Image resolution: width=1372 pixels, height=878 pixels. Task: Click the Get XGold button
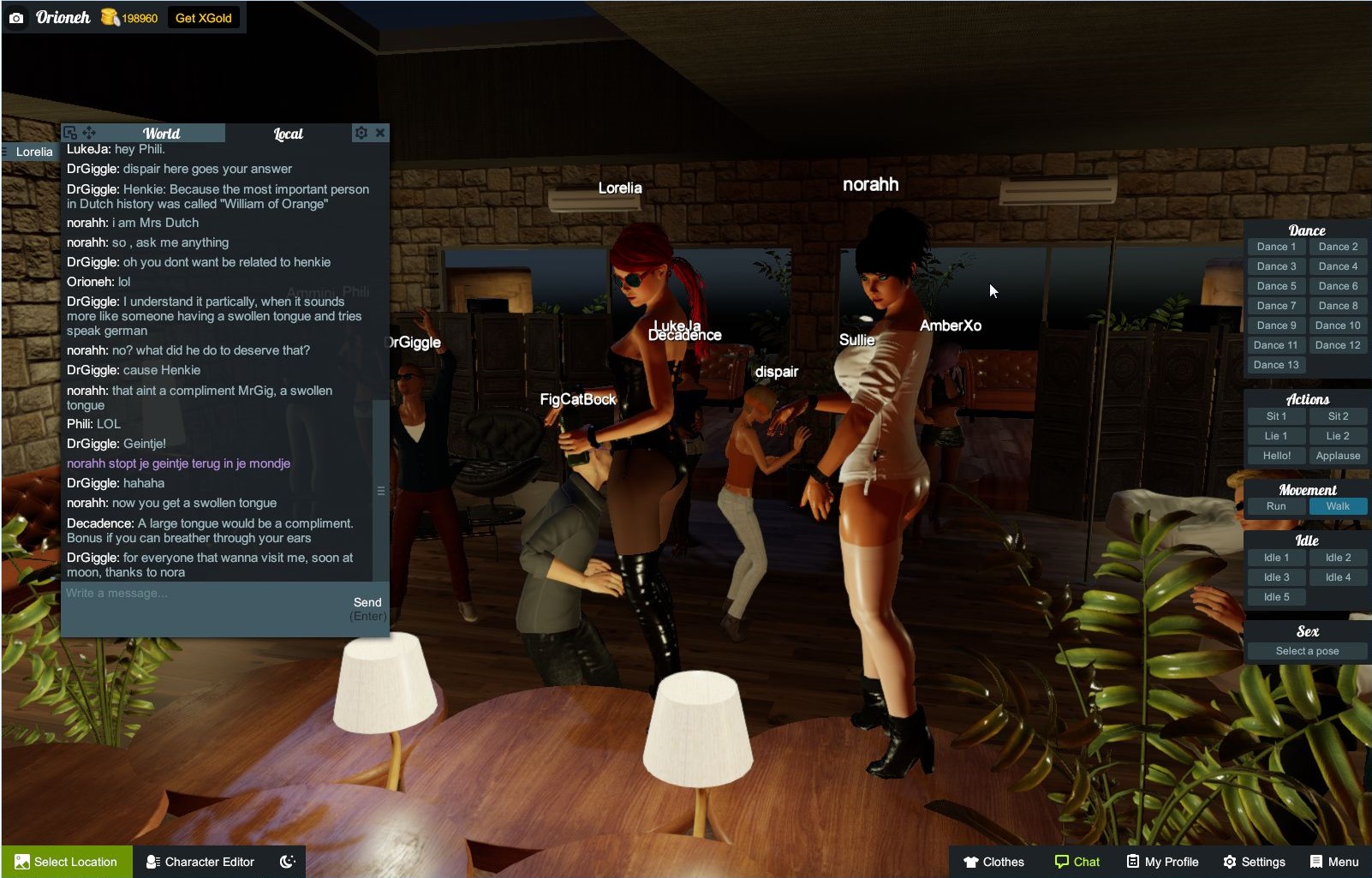click(205, 16)
